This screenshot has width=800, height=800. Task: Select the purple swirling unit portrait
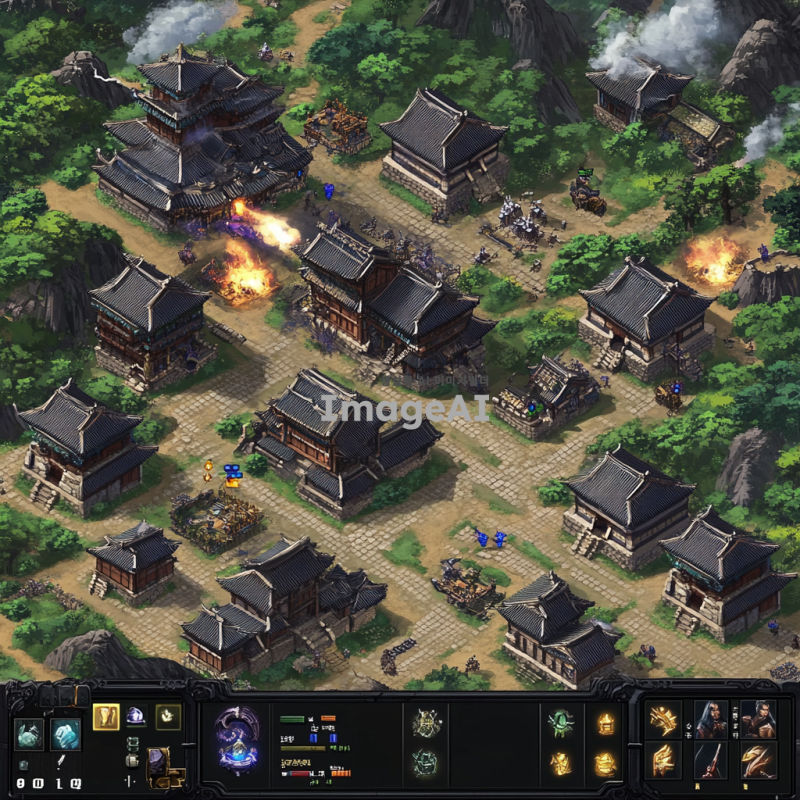(238, 741)
